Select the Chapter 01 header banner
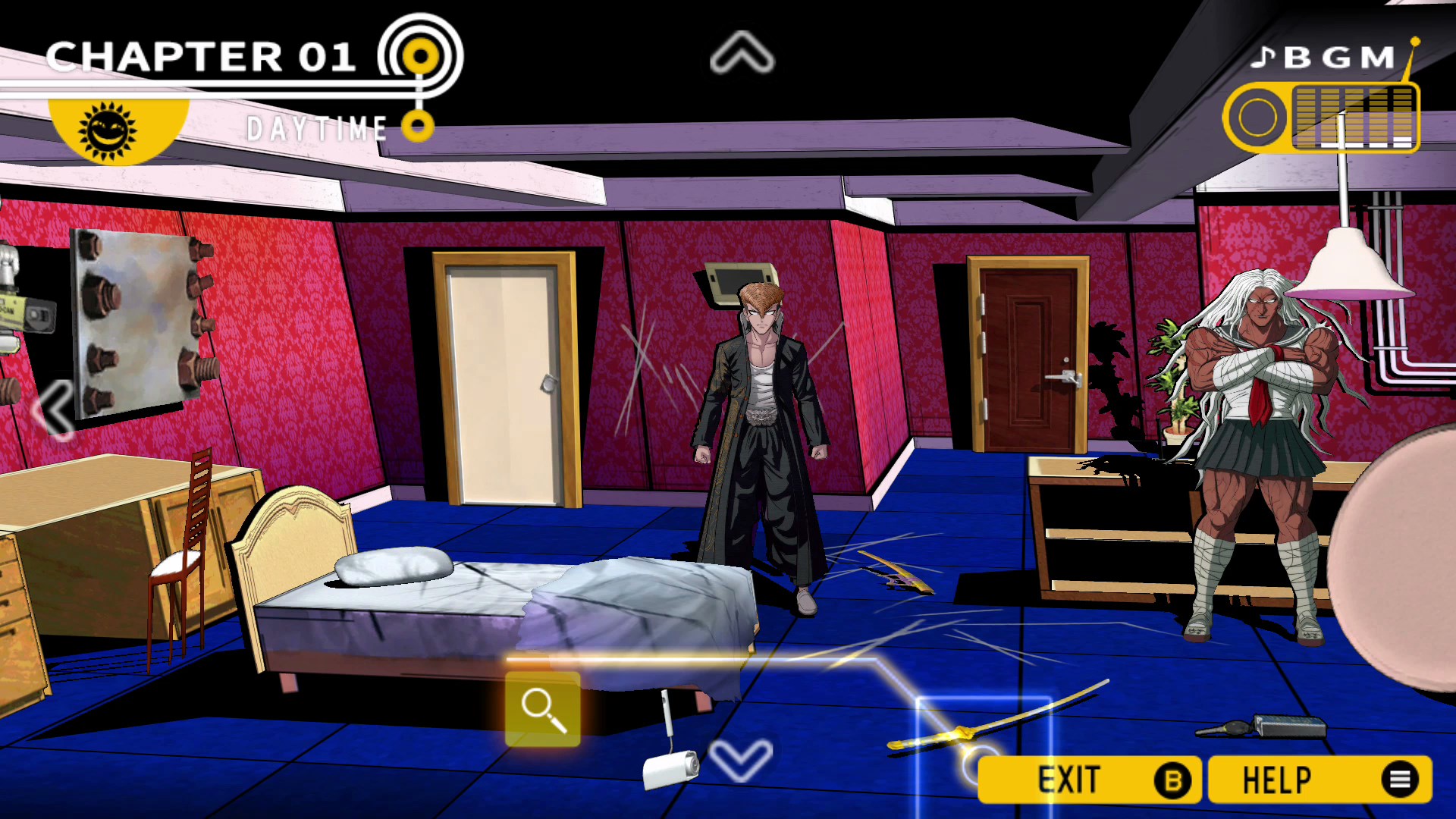The height and width of the screenshot is (819, 1456). [201, 55]
